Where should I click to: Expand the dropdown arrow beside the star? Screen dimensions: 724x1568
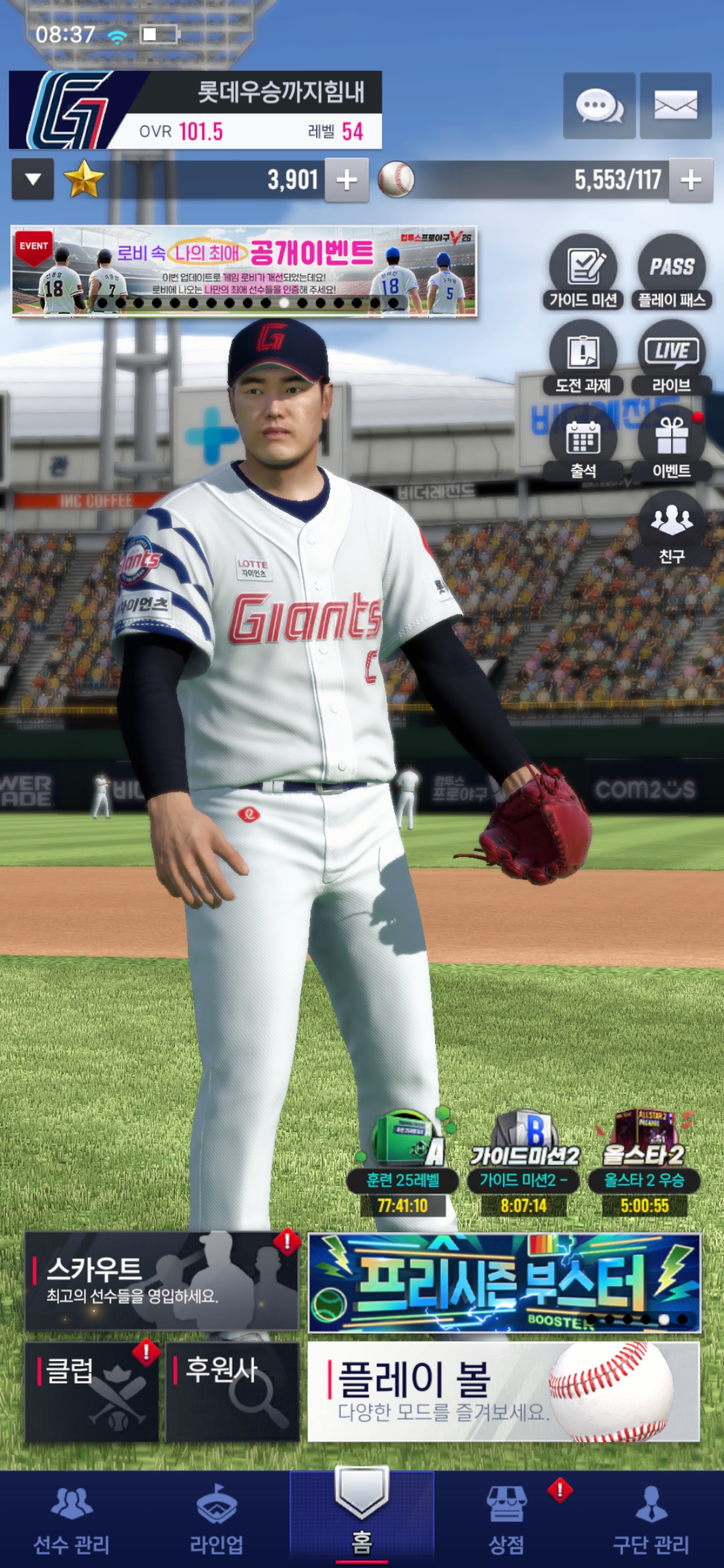click(33, 180)
